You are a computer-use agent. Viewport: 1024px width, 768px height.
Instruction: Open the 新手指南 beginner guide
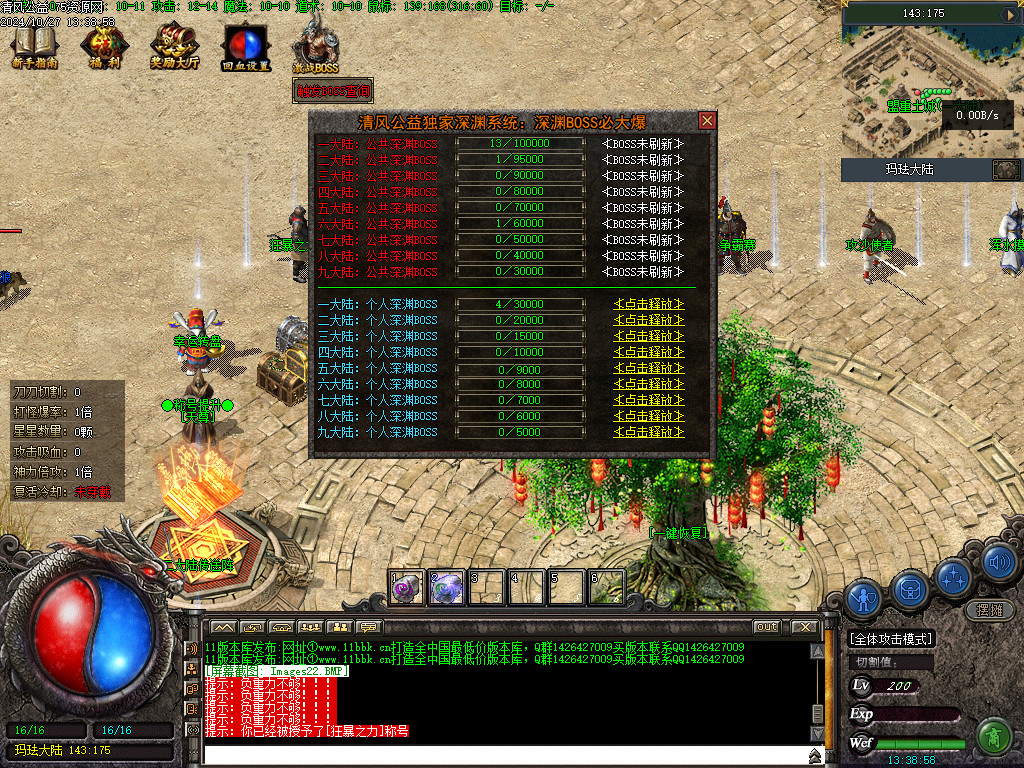(x=35, y=47)
